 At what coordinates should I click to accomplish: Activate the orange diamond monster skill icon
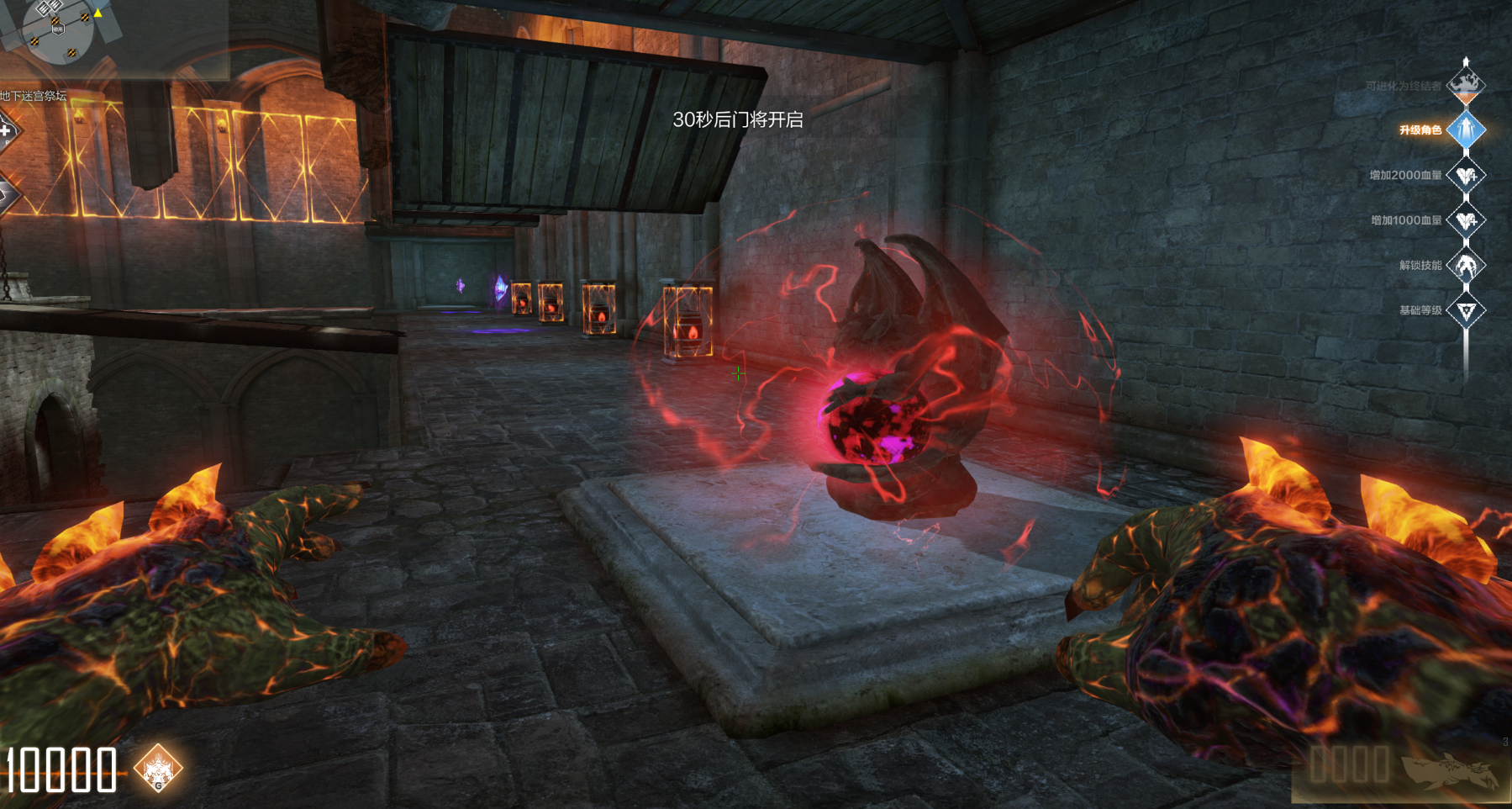pos(158,768)
